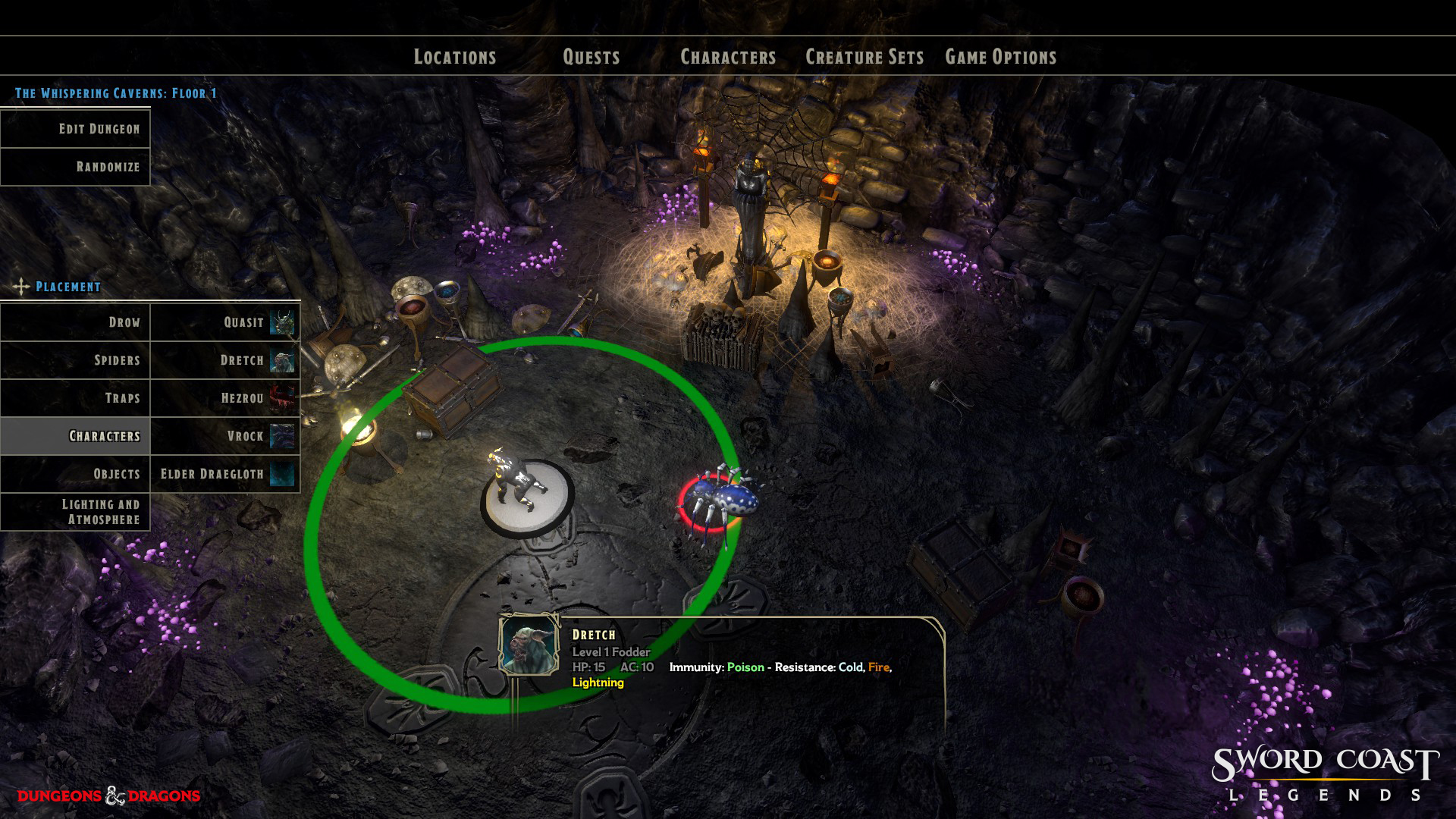The width and height of the screenshot is (1456, 819).
Task: Select the Quasit creature portrait icon
Action: pyautogui.click(x=281, y=322)
